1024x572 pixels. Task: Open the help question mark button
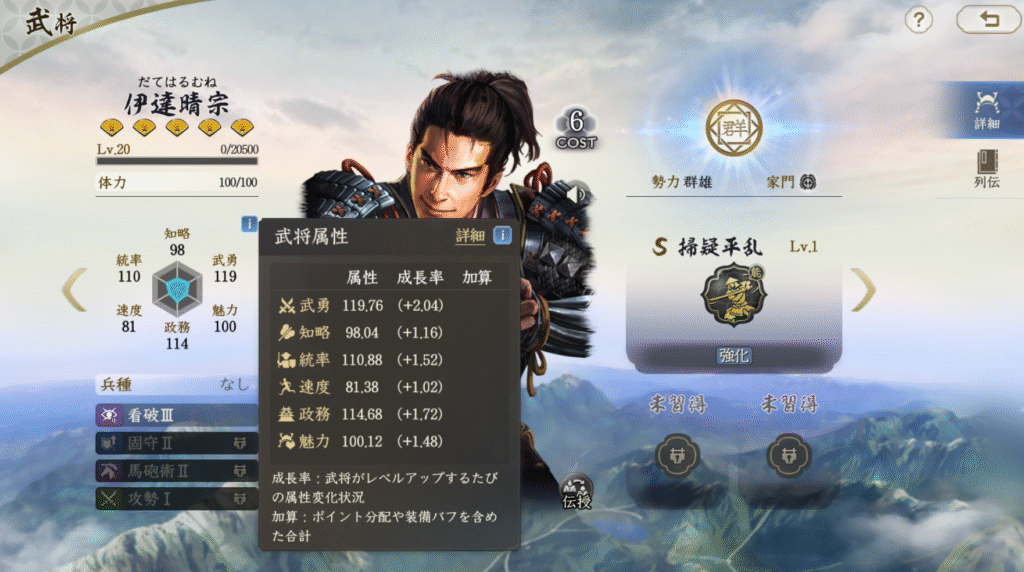point(918,20)
